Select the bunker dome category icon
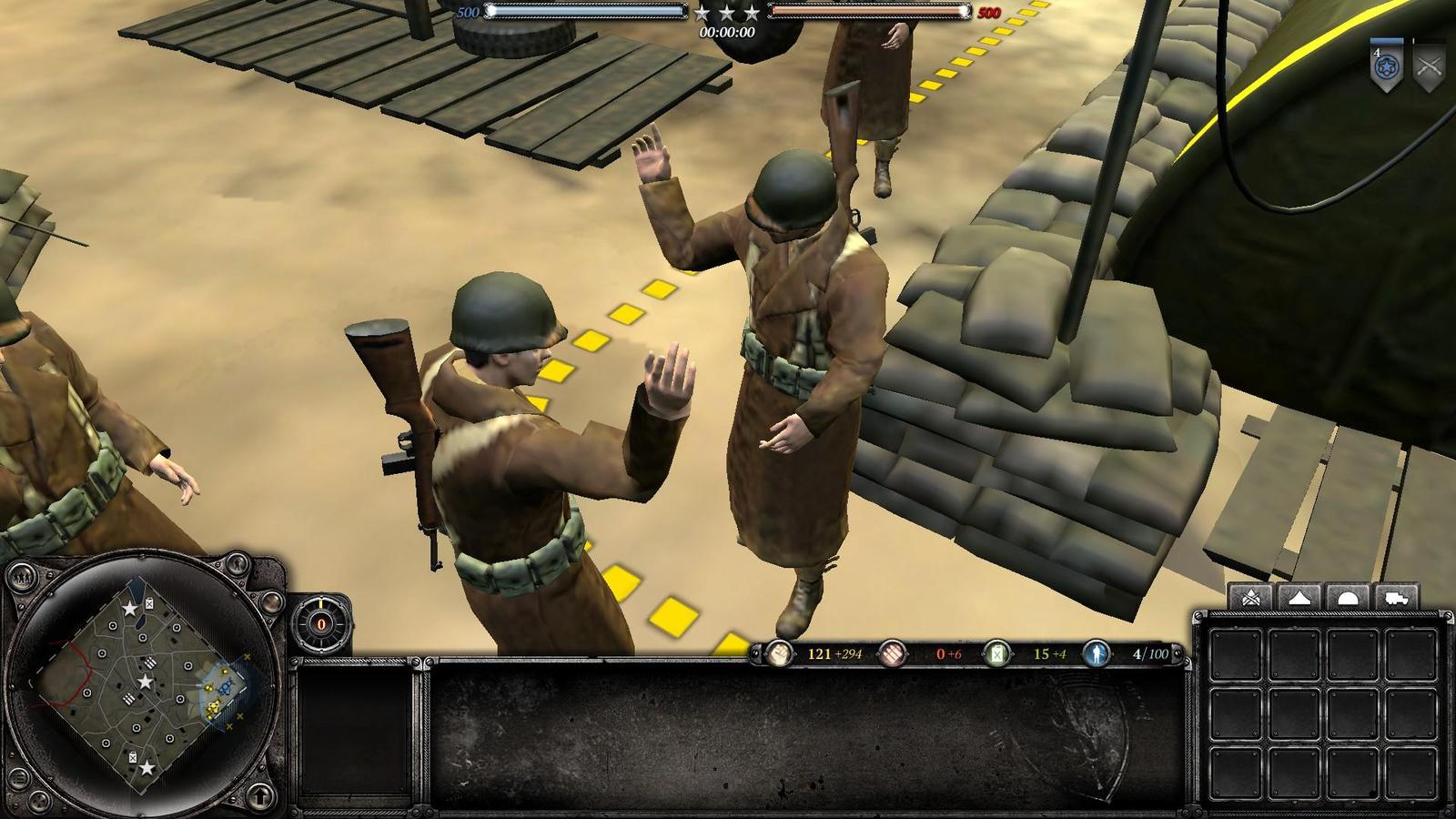1456x819 pixels. [x=1348, y=598]
